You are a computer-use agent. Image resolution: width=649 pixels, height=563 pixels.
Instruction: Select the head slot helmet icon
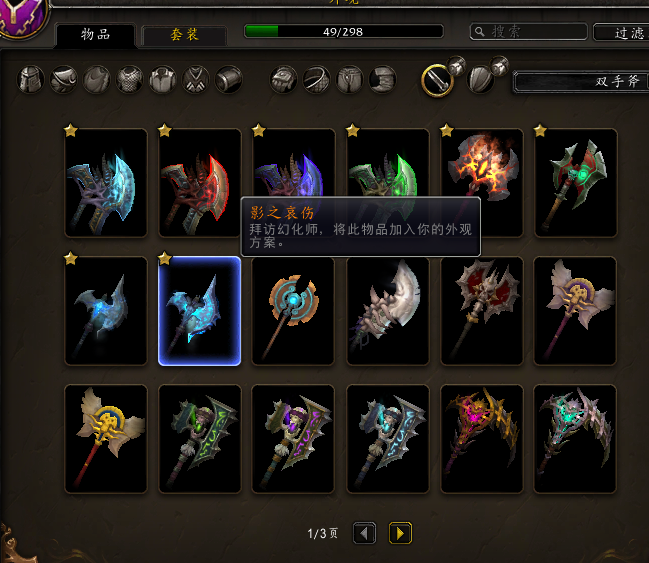point(32,79)
